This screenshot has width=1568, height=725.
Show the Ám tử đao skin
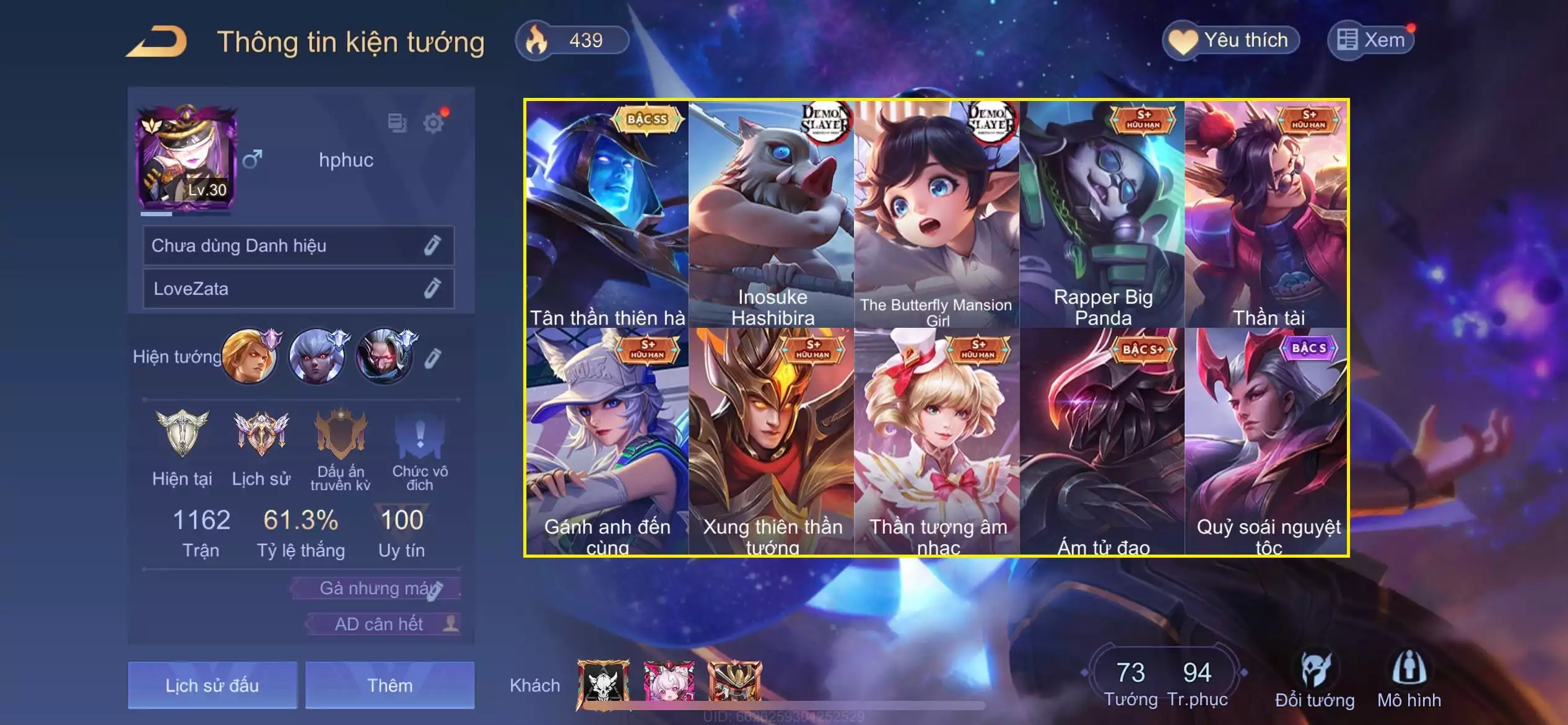[x=1102, y=441]
